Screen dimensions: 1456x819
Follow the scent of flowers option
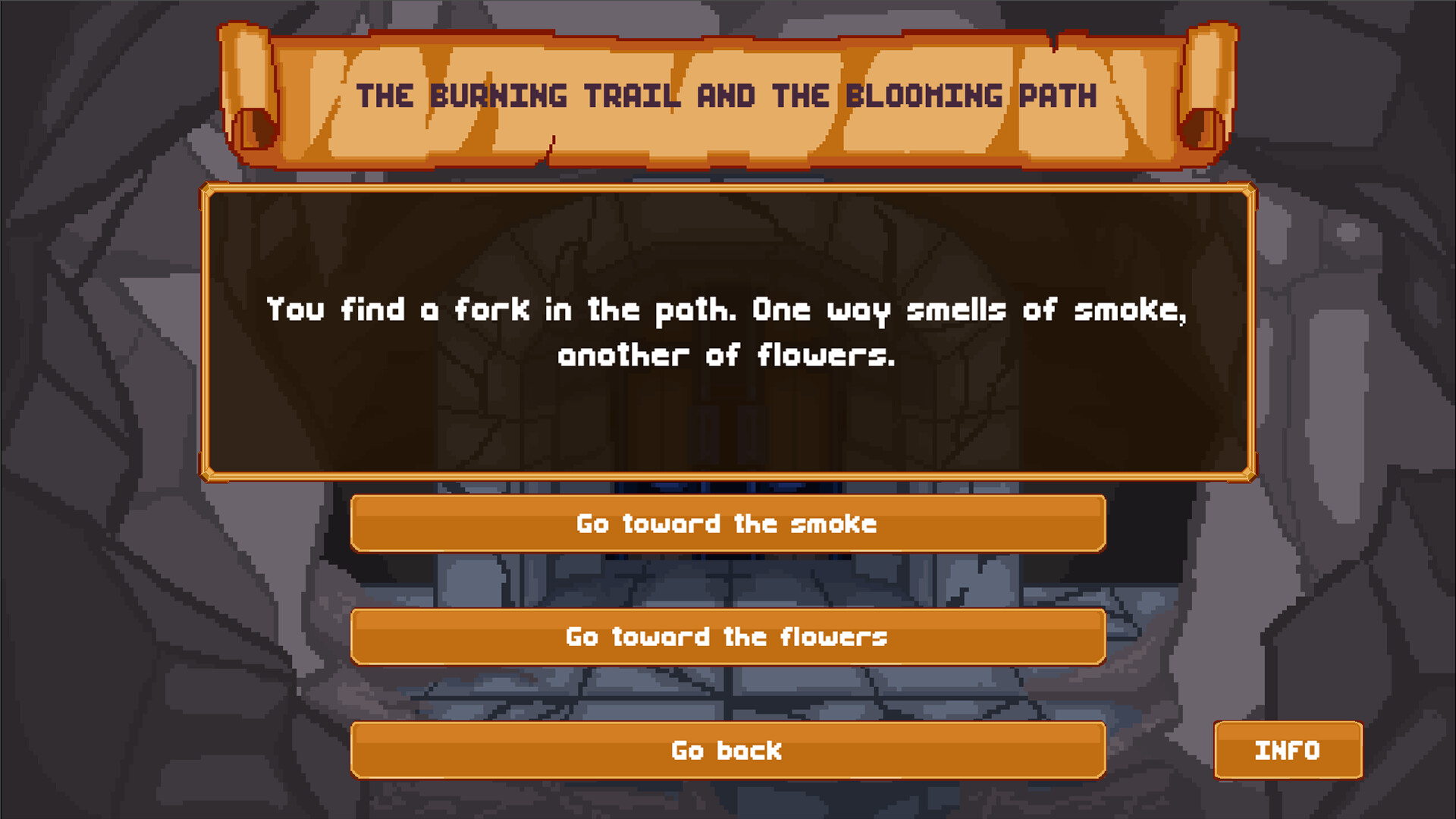[726, 637]
